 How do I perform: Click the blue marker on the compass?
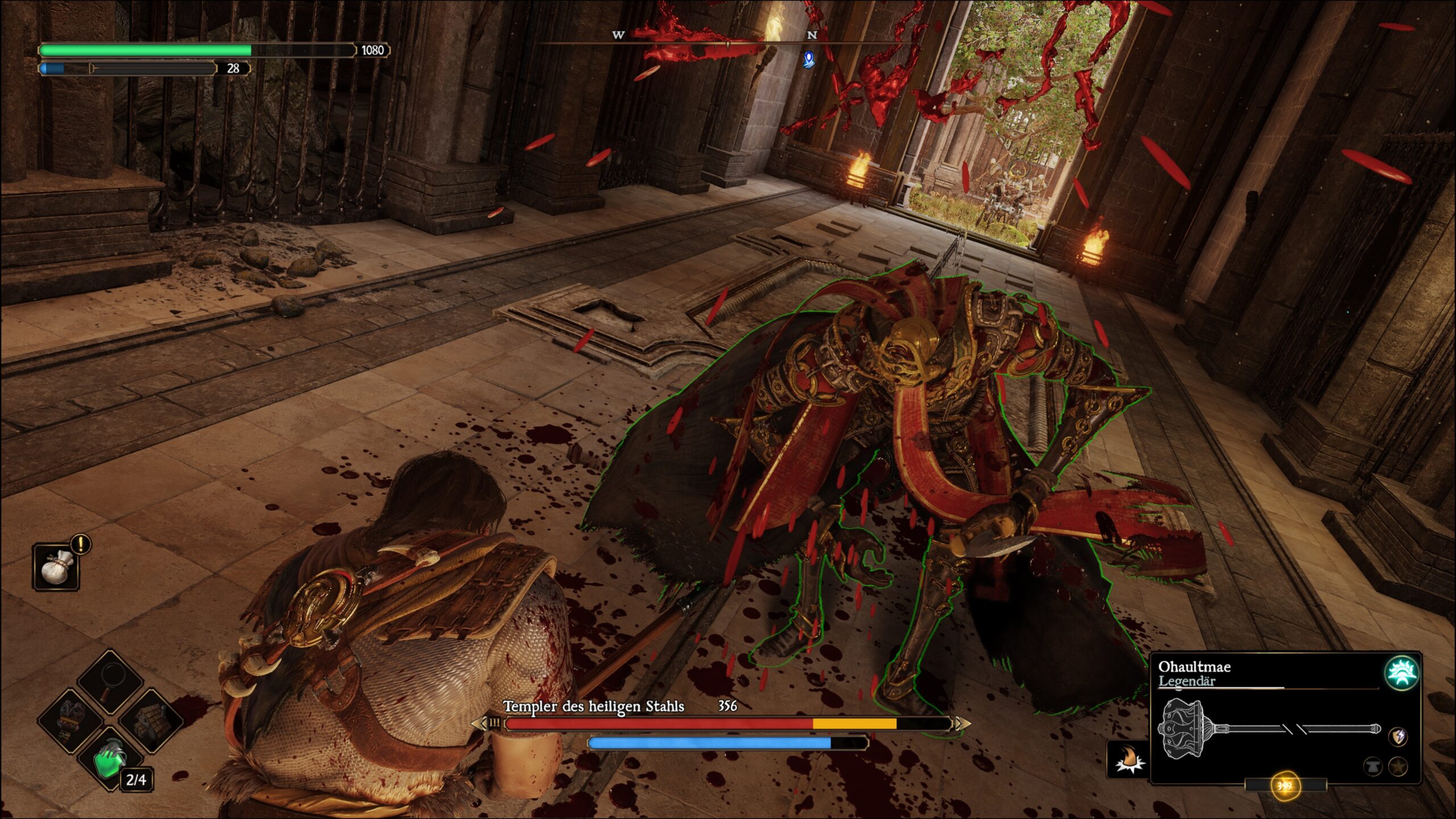pyautogui.click(x=809, y=59)
